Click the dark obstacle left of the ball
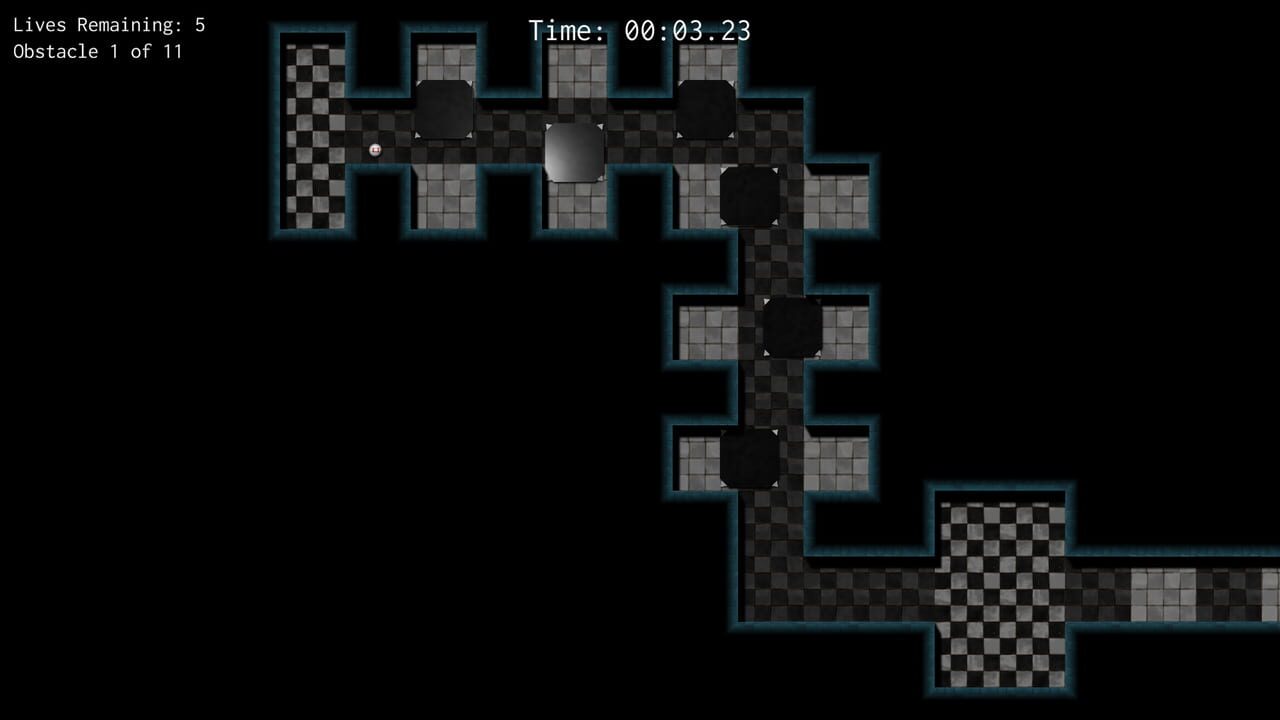The height and width of the screenshot is (720, 1280). [x=445, y=108]
